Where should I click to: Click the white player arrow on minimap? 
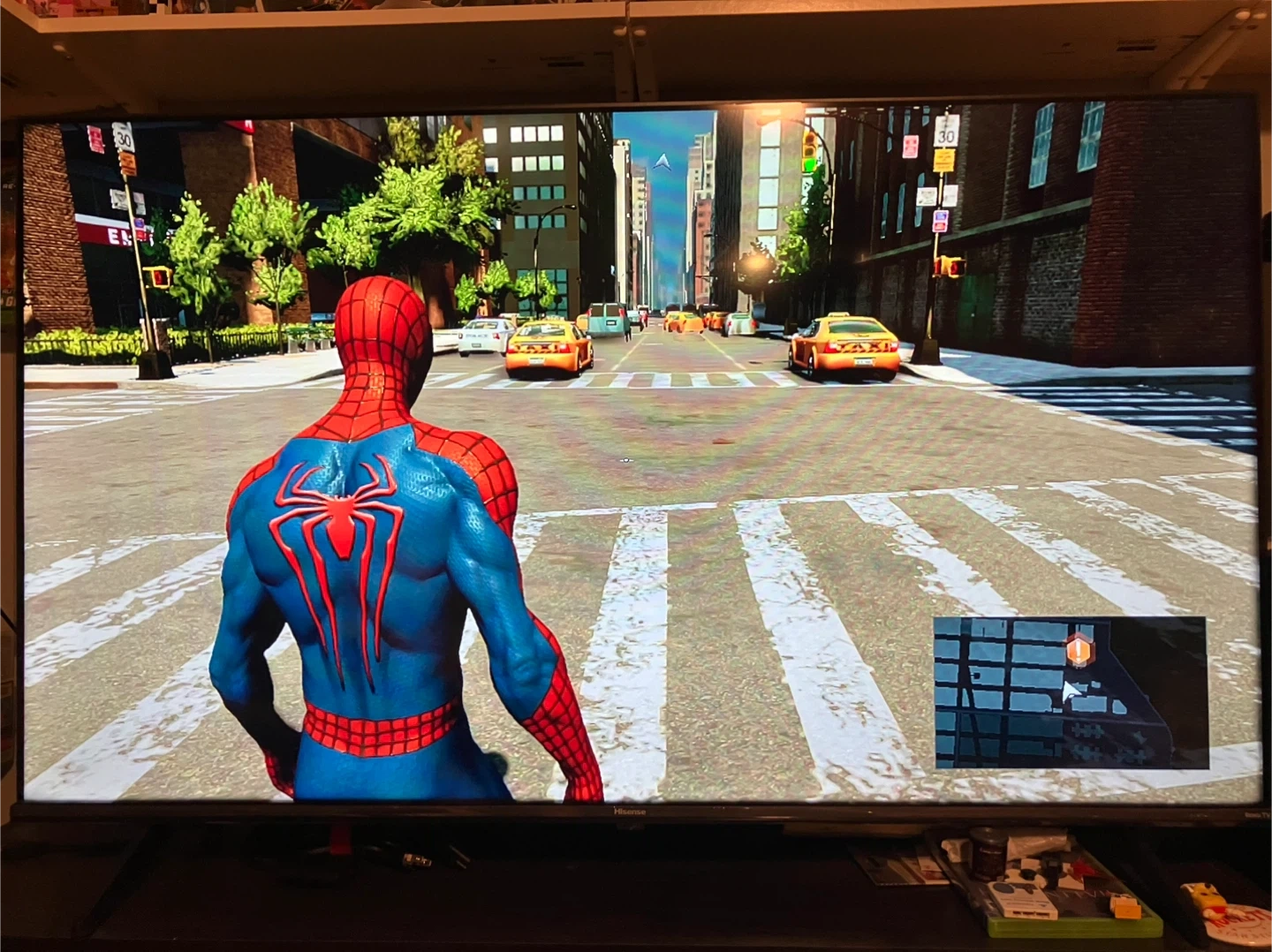(1071, 692)
